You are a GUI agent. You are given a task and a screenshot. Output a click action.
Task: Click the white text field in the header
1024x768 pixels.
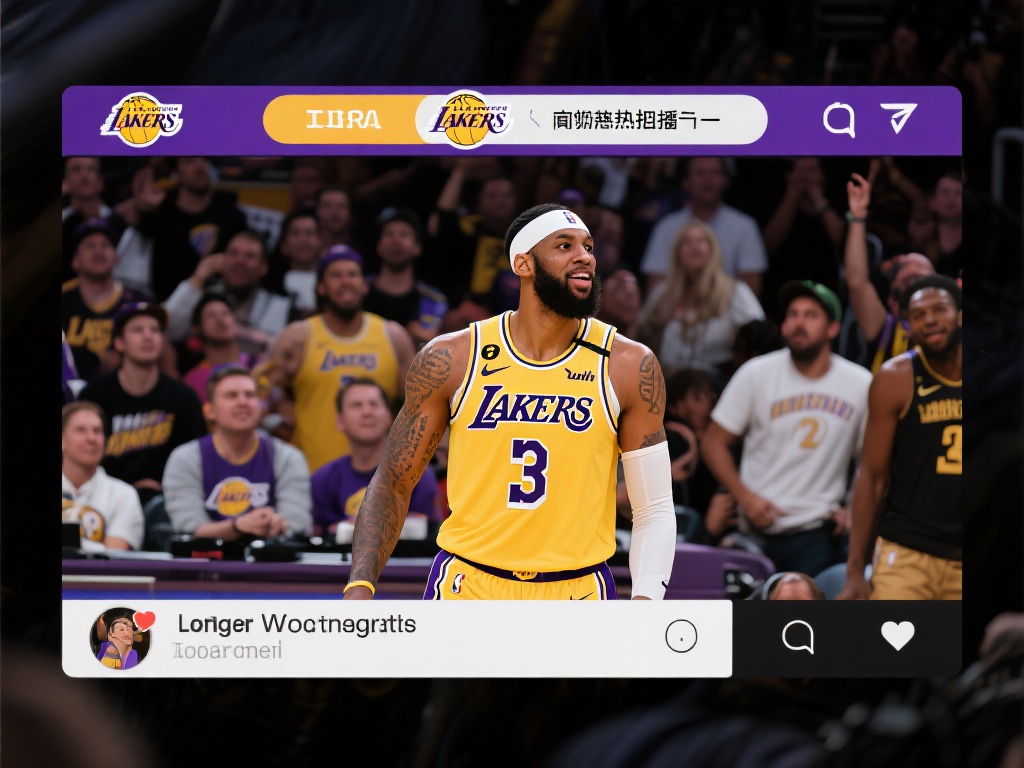click(x=640, y=120)
